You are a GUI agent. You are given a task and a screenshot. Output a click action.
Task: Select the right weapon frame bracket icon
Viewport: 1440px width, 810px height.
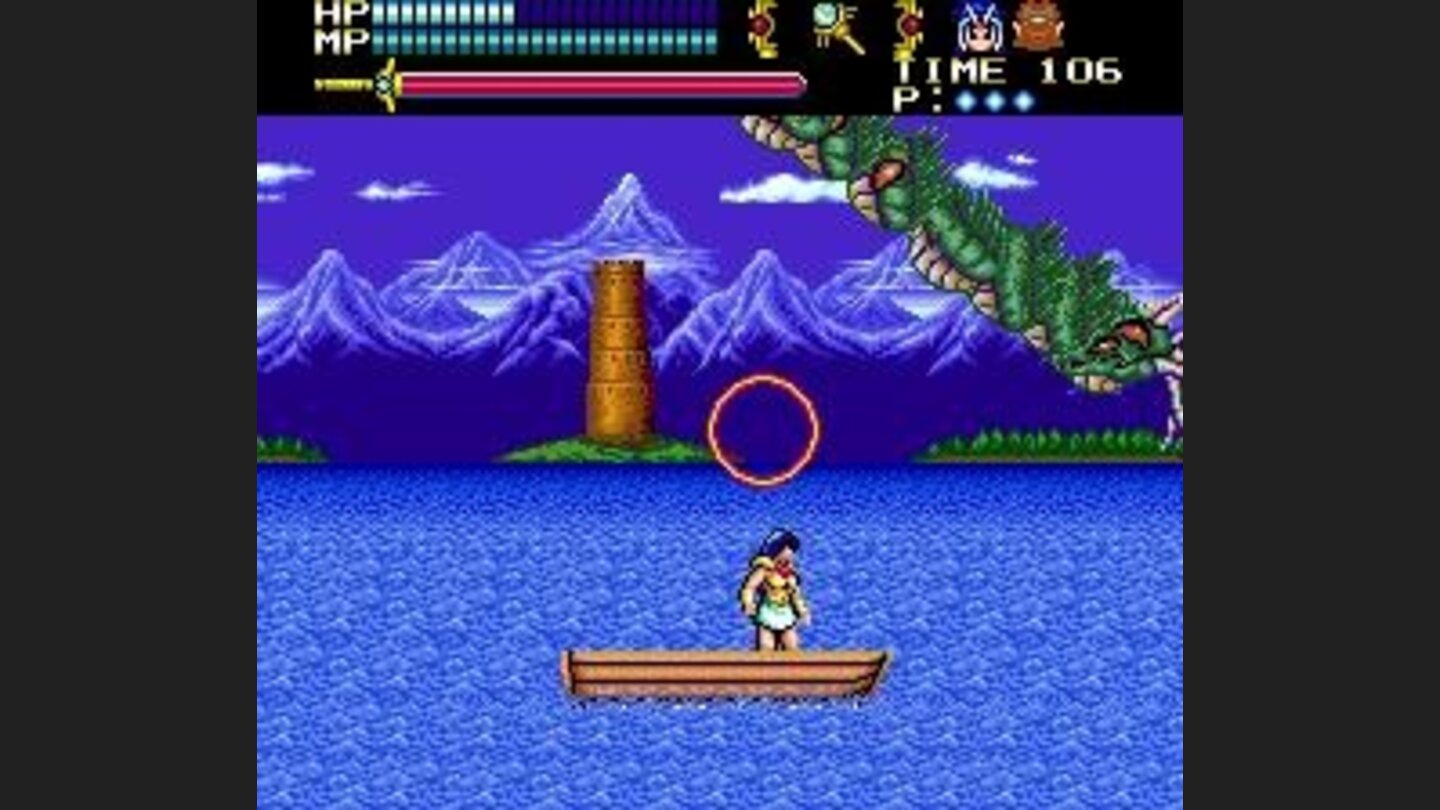coord(908,28)
